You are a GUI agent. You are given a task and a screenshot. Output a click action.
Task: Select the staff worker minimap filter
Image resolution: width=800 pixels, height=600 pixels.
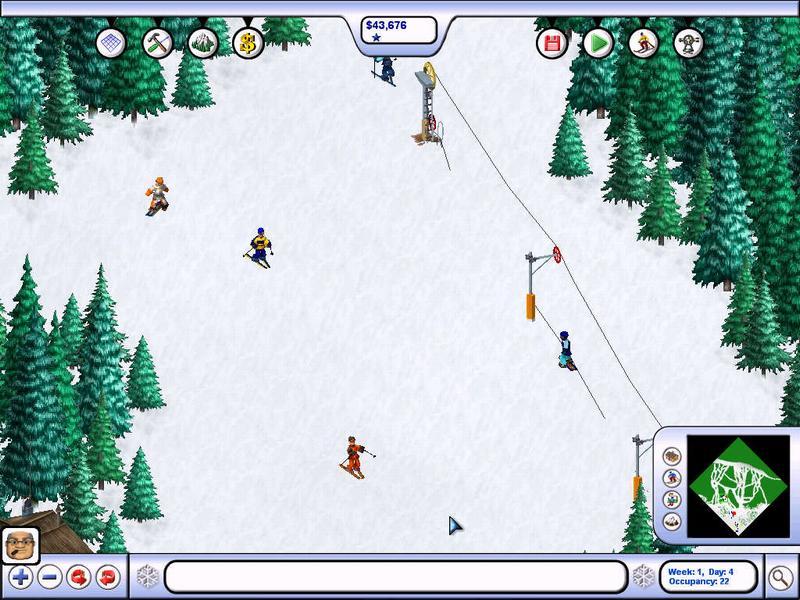click(671, 499)
